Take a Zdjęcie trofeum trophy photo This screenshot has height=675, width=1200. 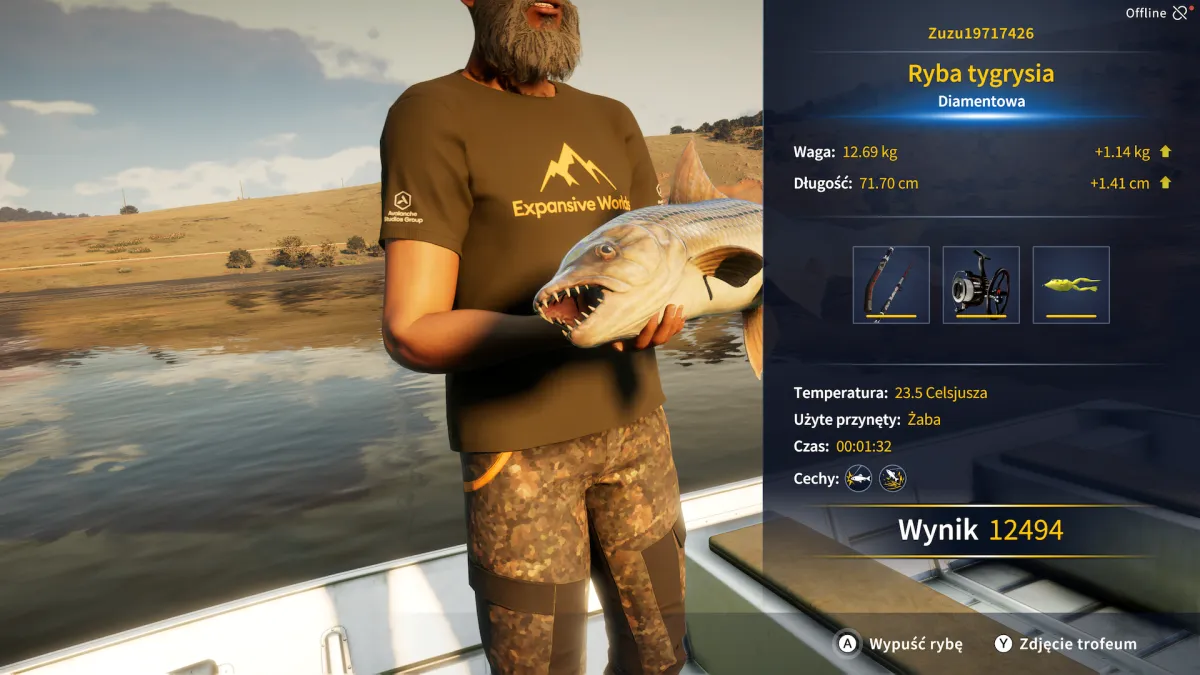1066,644
